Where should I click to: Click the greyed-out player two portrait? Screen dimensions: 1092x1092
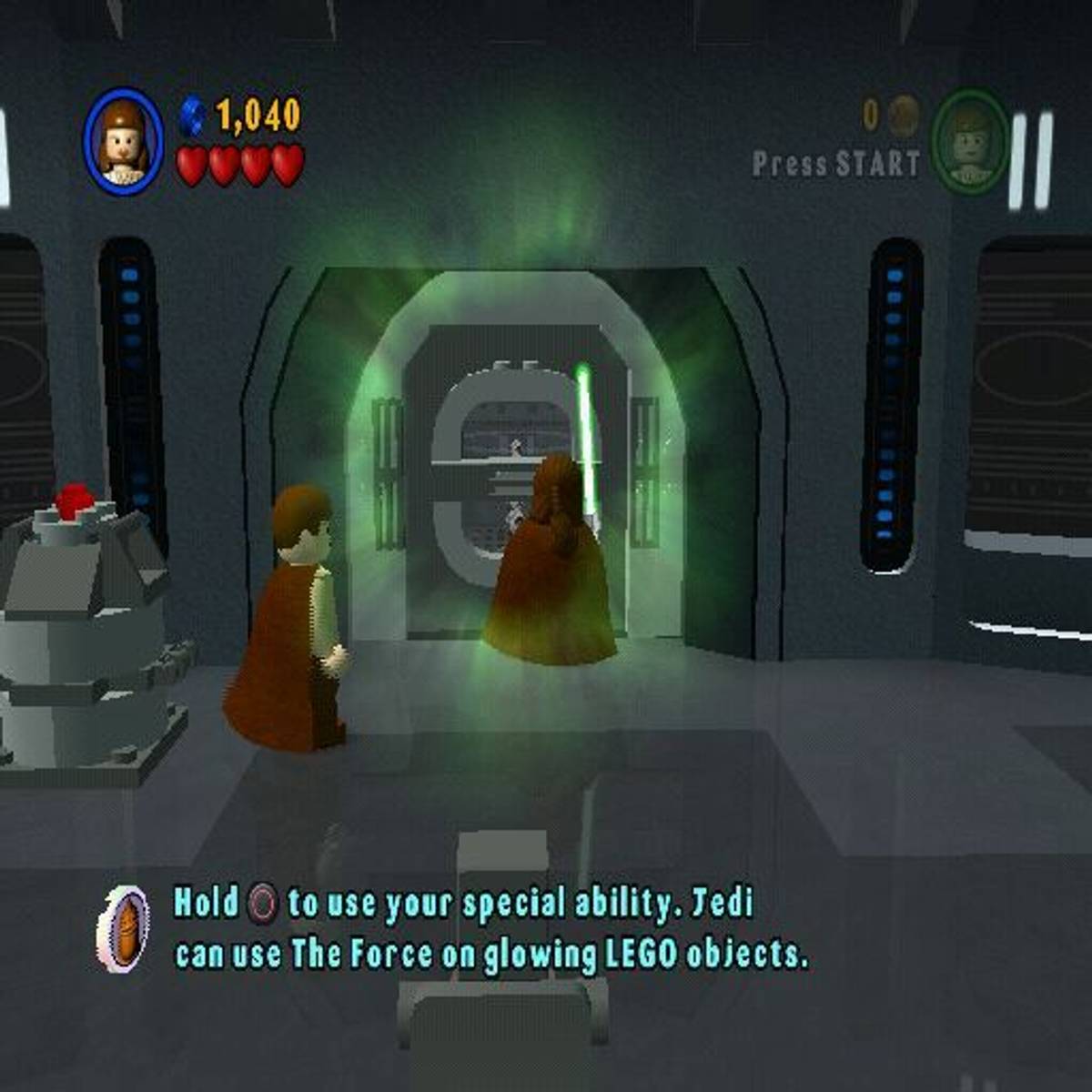tap(970, 140)
